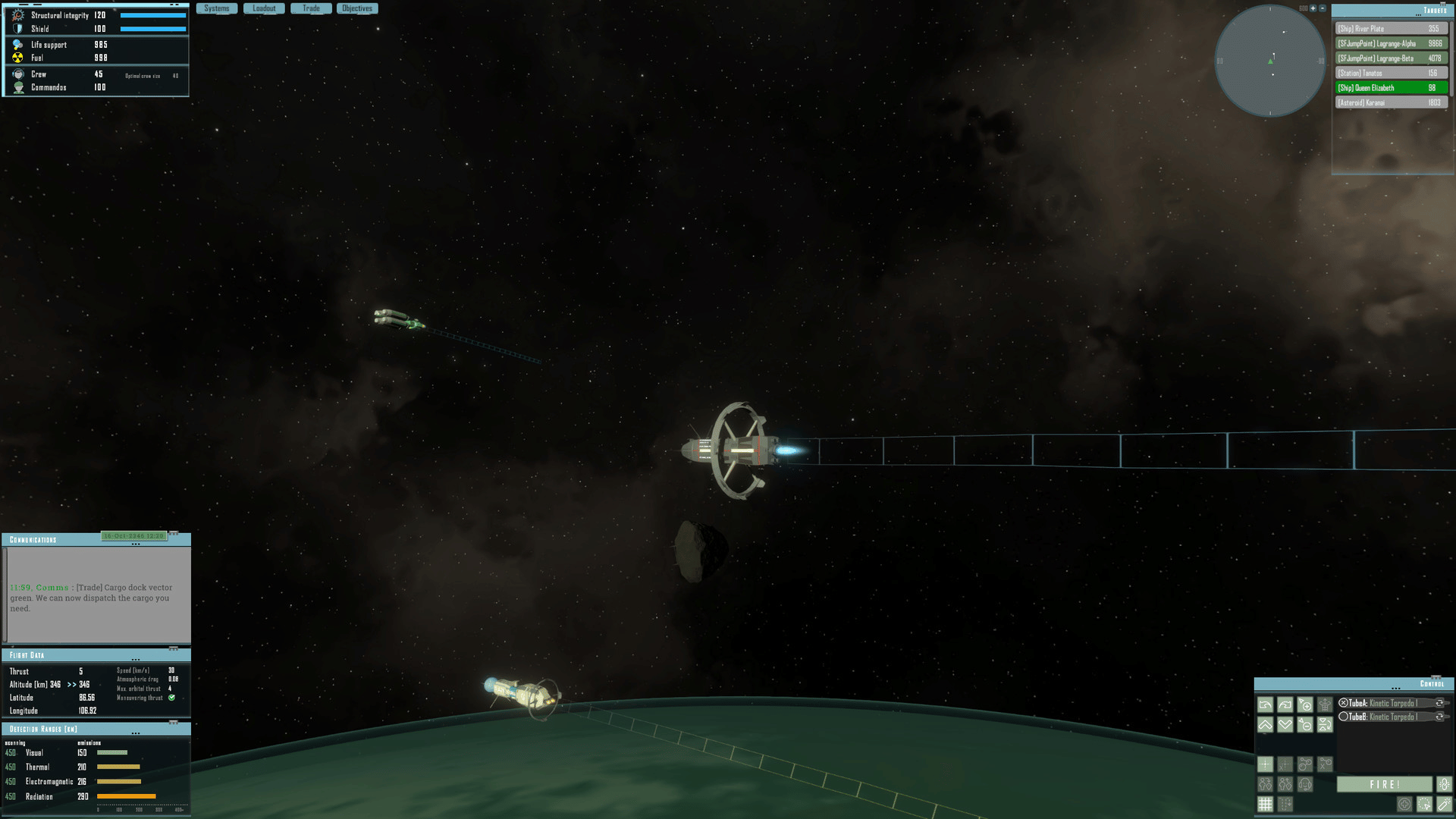Toggle the grid overlay icon
1456x819 pixels.
(x=1265, y=804)
